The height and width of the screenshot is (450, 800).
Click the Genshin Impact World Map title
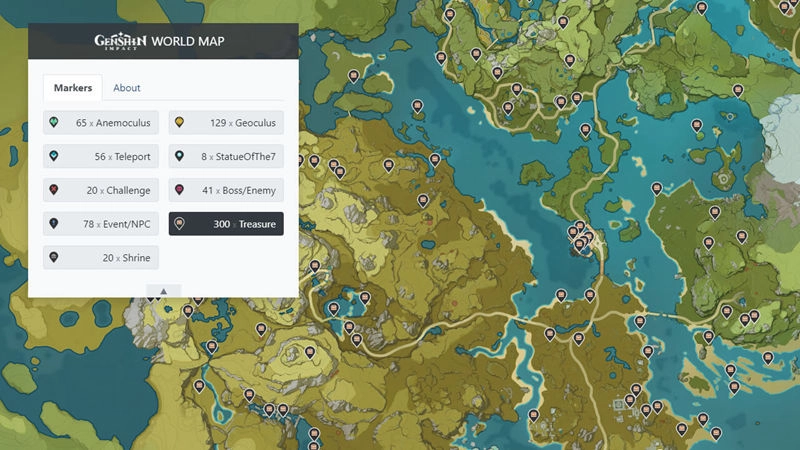(x=160, y=41)
